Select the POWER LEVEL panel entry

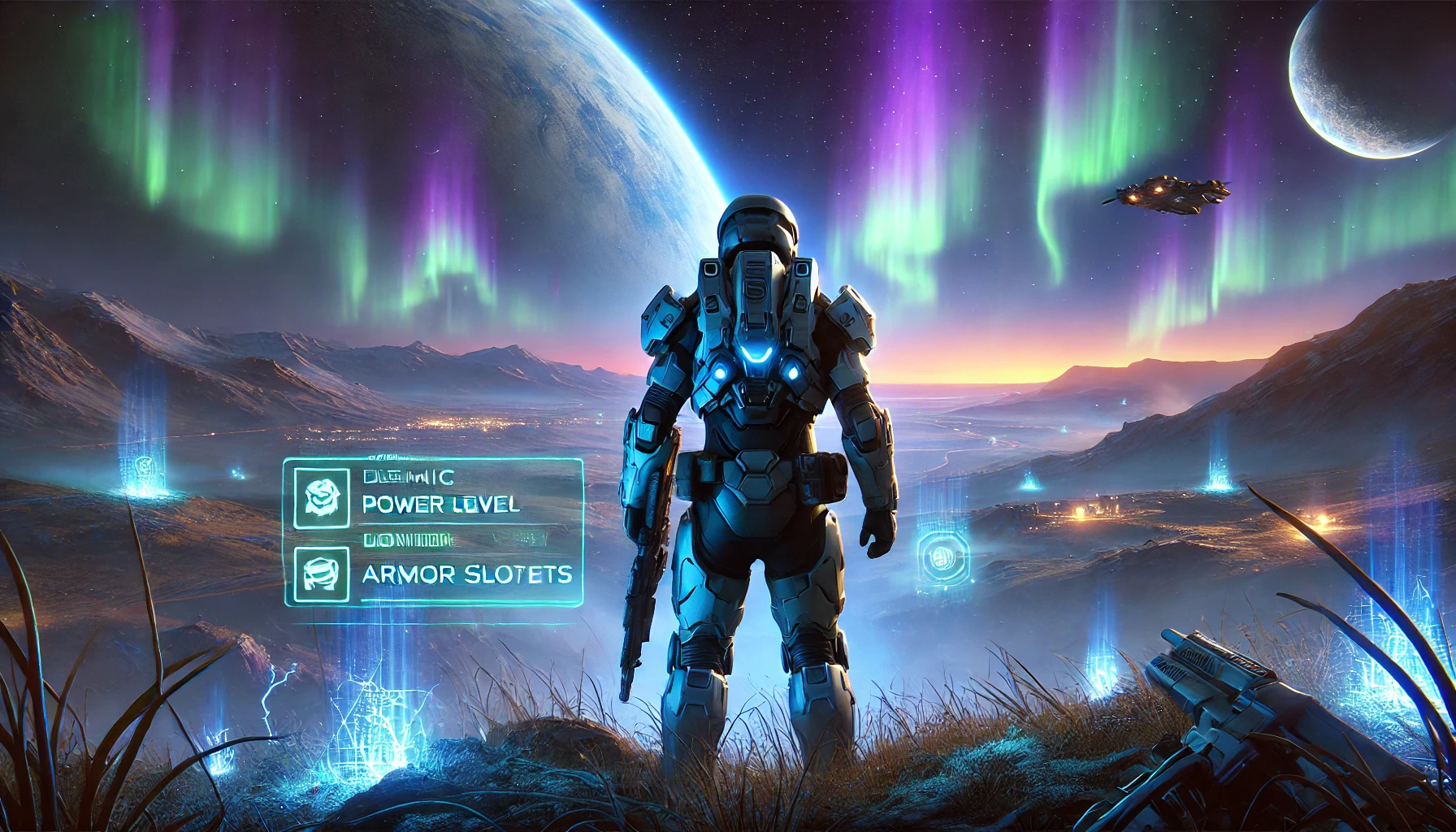pyautogui.click(x=440, y=504)
